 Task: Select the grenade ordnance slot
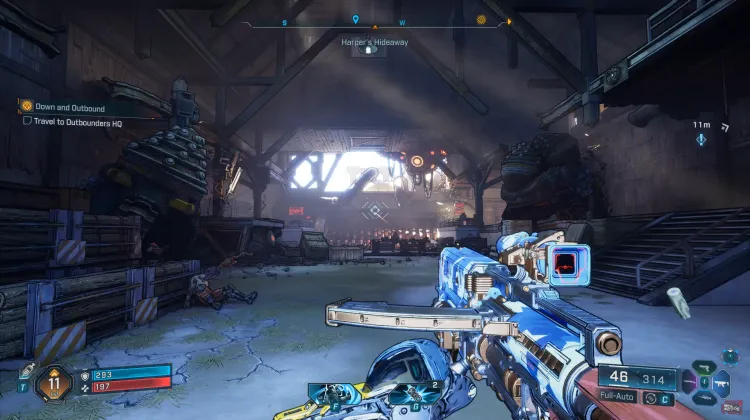point(408,392)
